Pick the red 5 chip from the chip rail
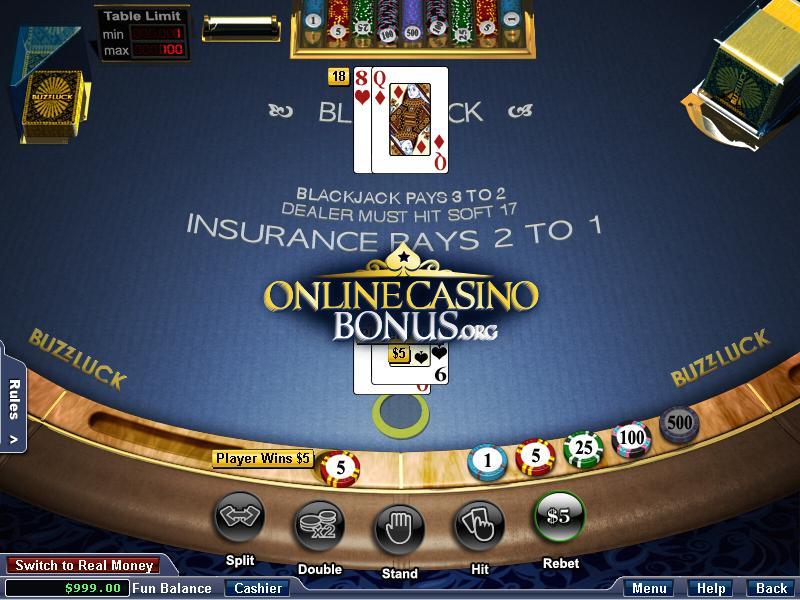This screenshot has width=800, height=600. [534, 458]
